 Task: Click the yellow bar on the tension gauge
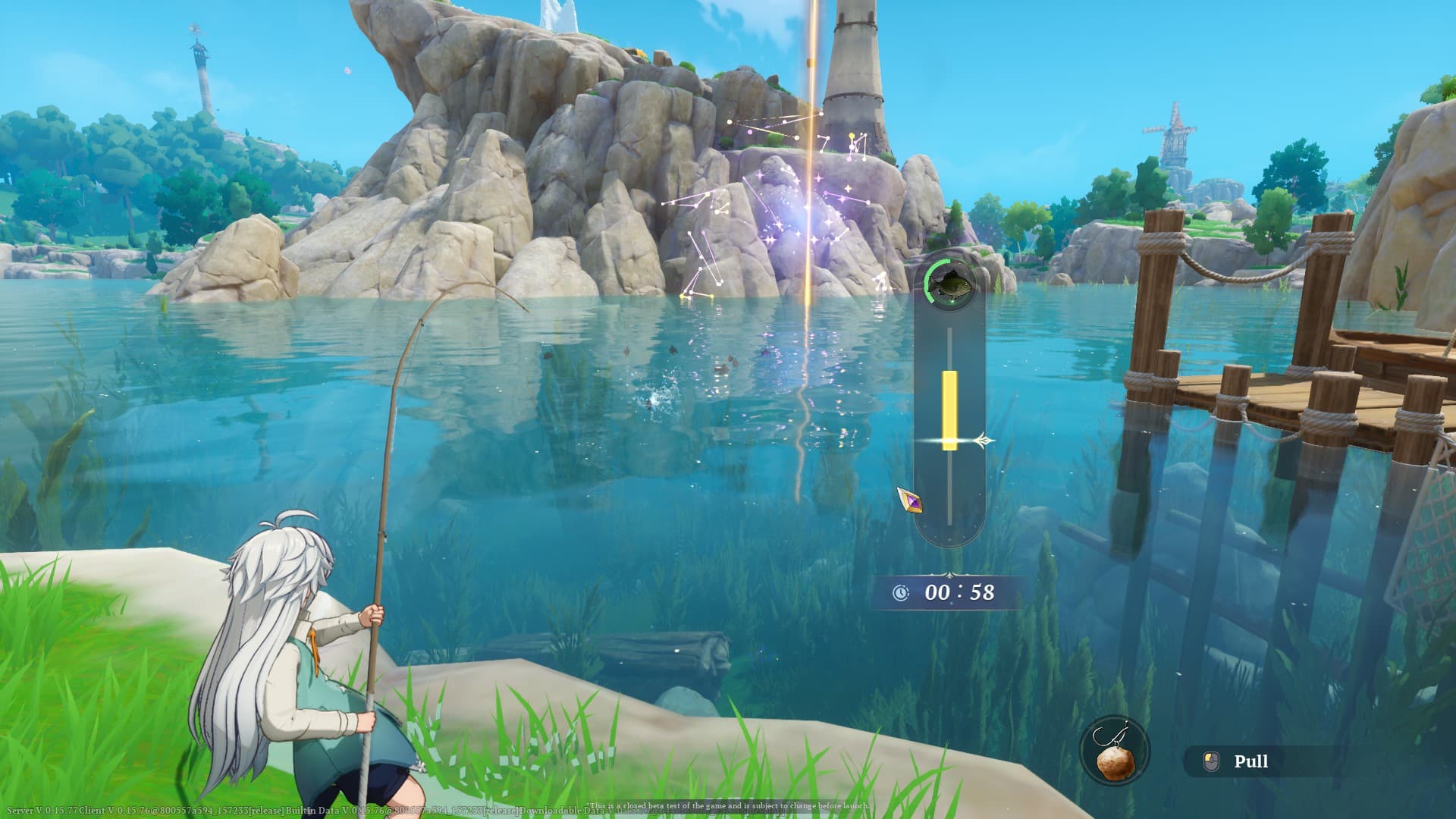[949, 409]
